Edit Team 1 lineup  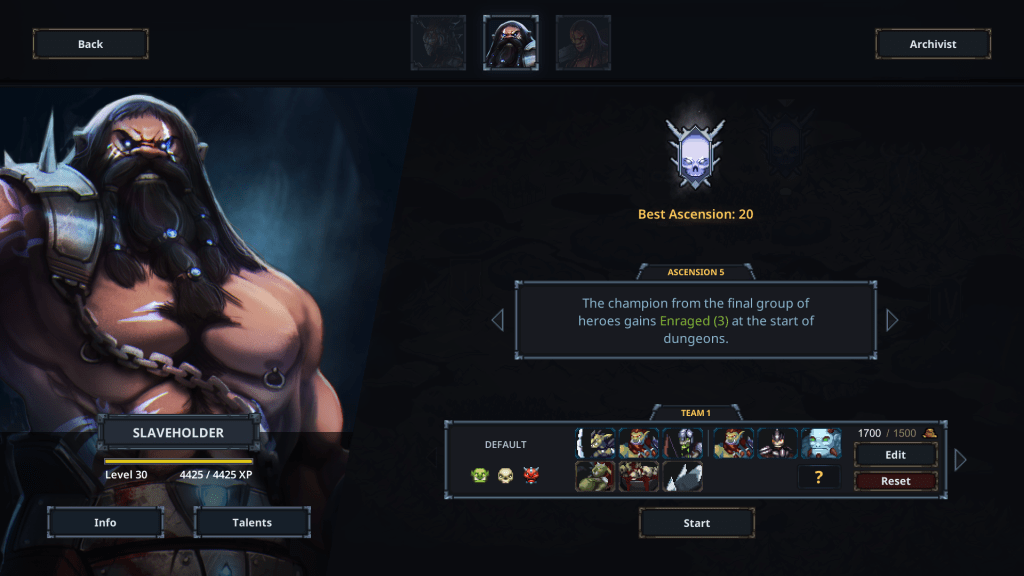895,455
